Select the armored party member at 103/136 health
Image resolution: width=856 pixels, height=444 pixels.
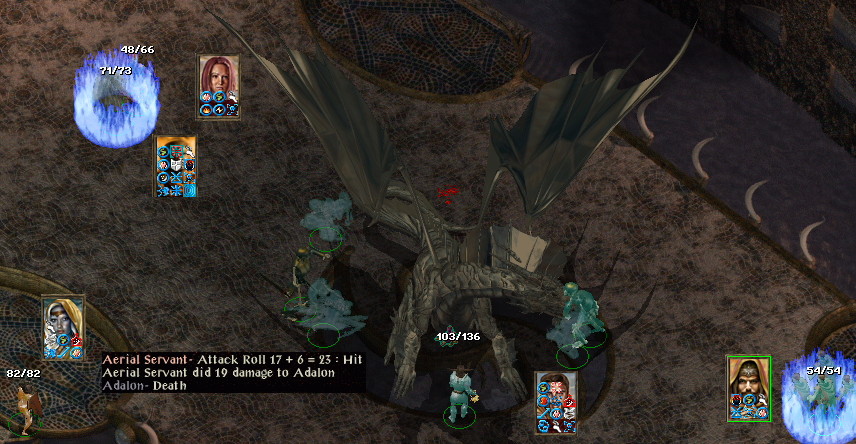click(460, 393)
